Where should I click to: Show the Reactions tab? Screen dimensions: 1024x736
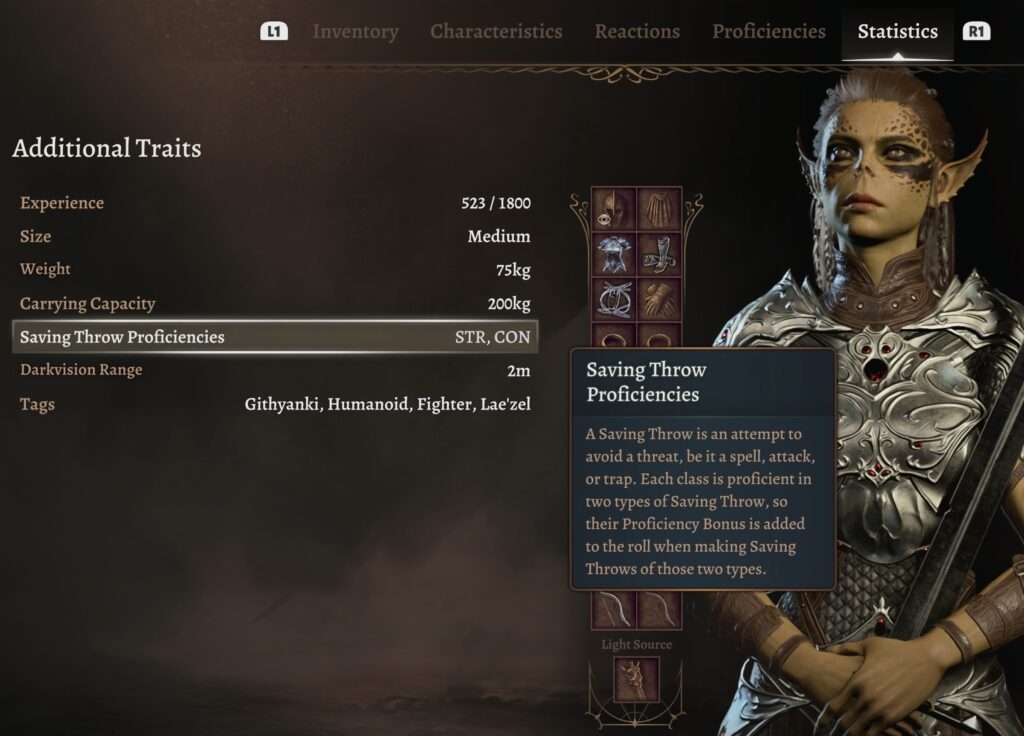coord(637,32)
